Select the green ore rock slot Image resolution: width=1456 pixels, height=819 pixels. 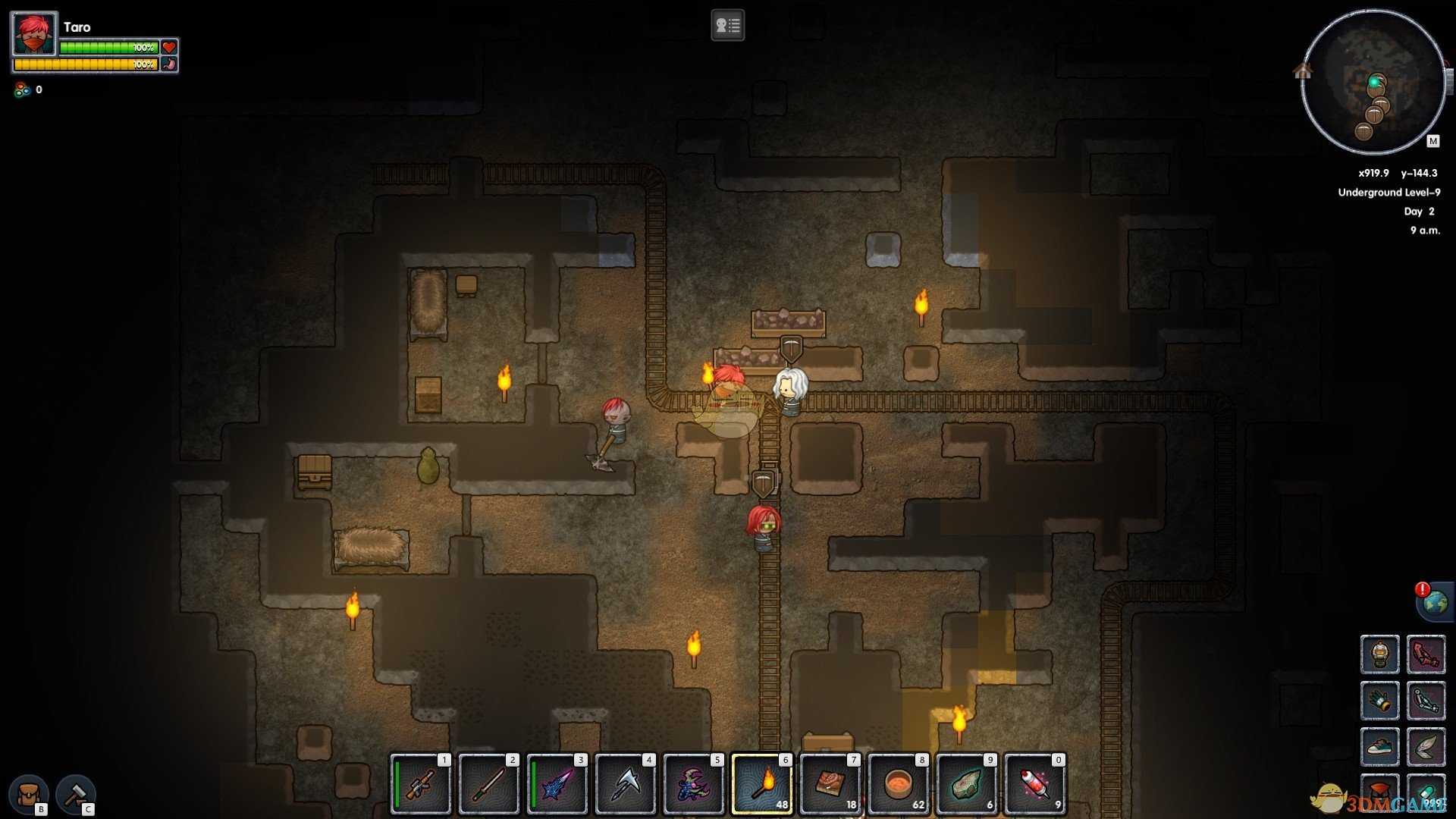(x=967, y=784)
